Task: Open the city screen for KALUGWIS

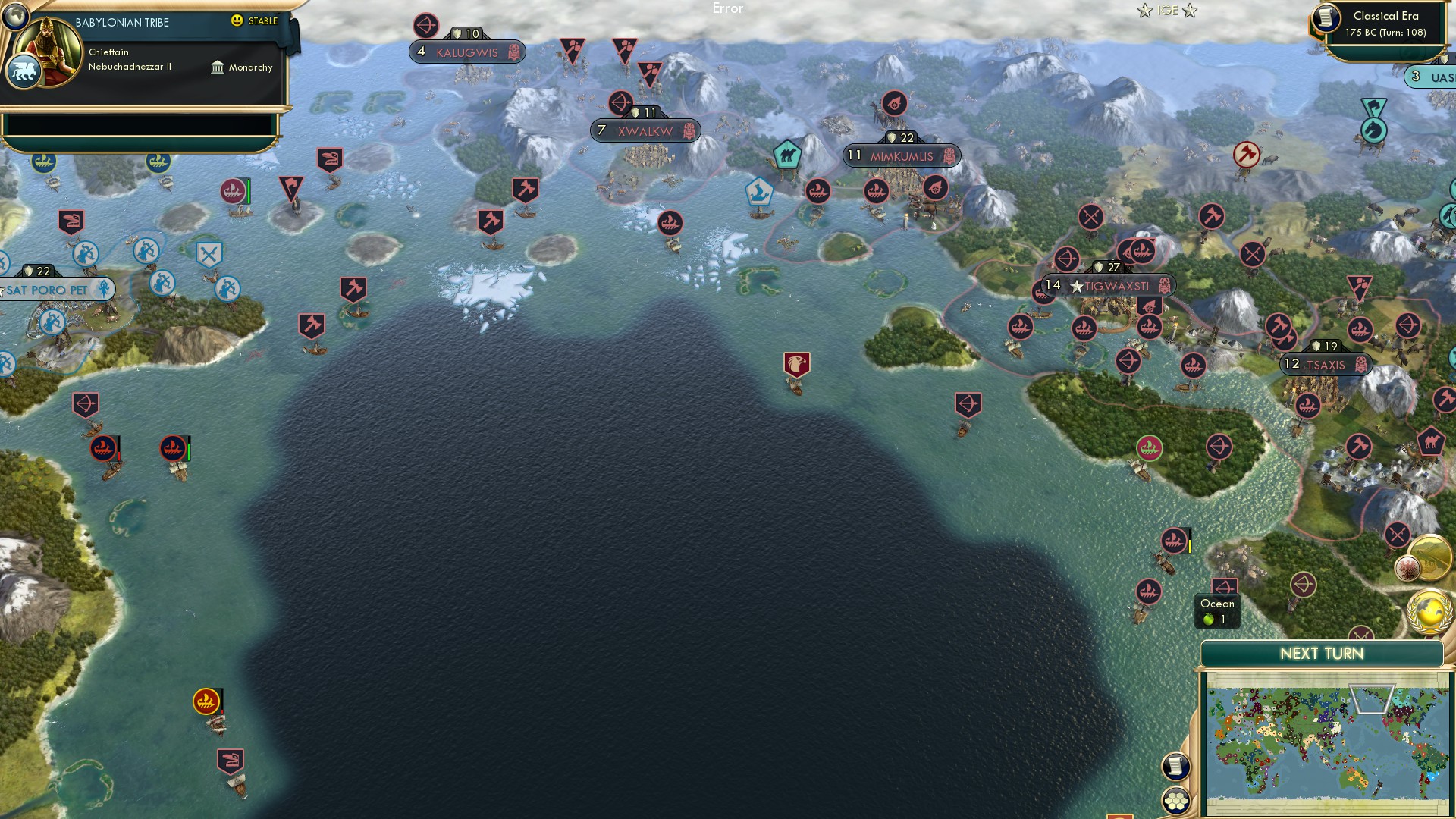Action: [466, 52]
